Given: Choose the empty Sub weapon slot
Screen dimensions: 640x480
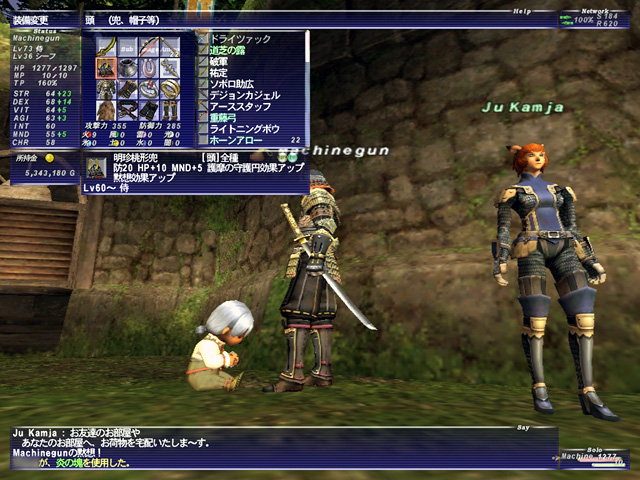Looking at the screenshot, I should point(127,47).
